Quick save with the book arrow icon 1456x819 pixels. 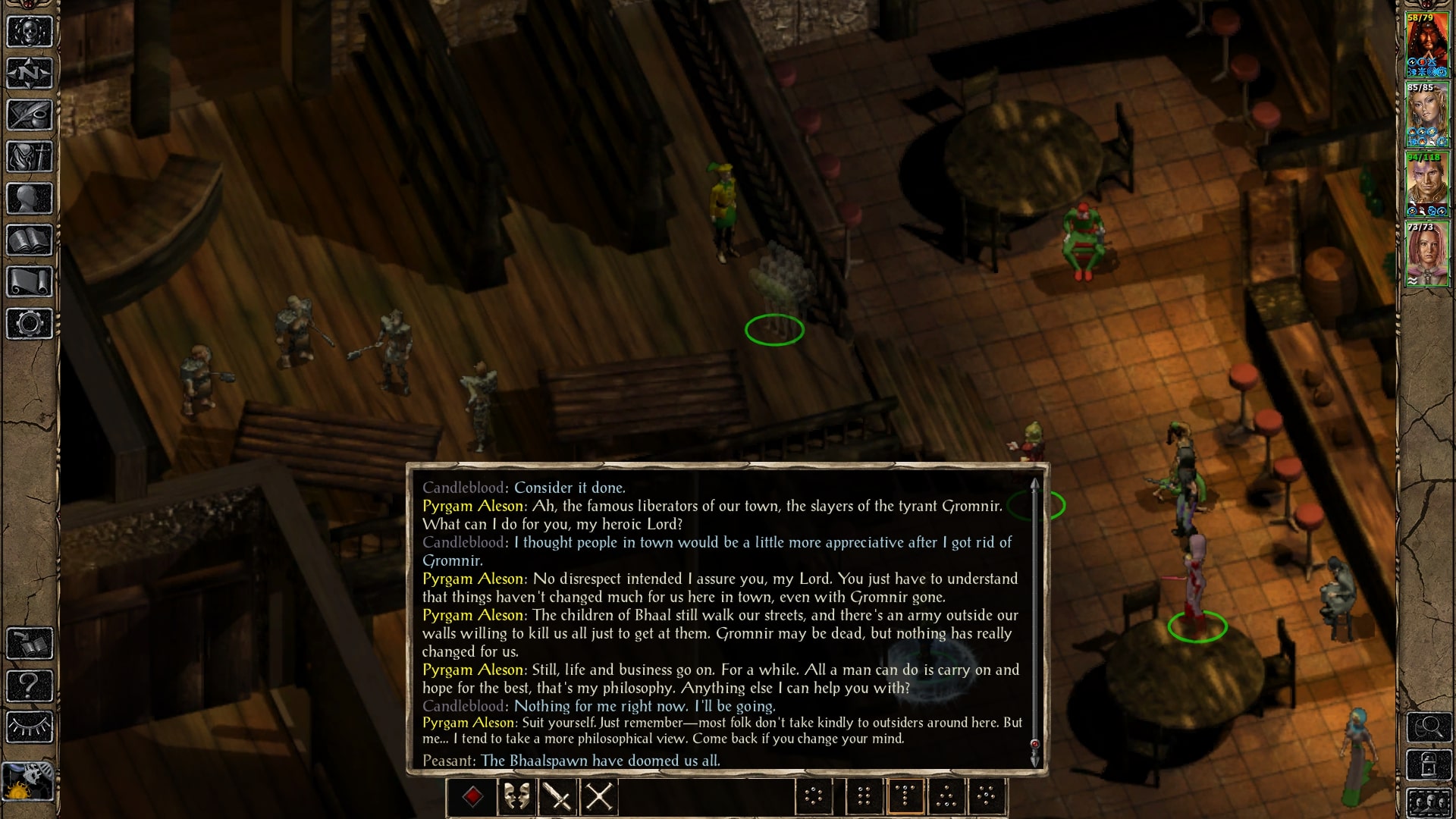tap(30, 644)
